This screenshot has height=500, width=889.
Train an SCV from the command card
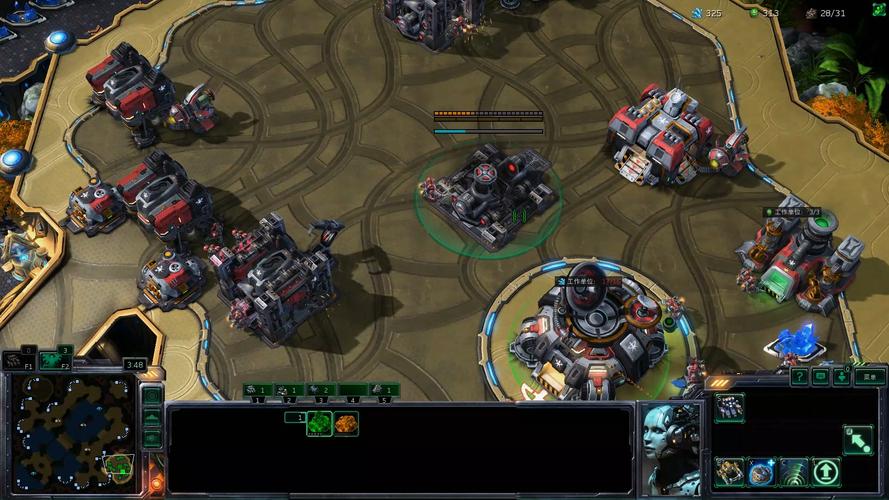point(729,407)
